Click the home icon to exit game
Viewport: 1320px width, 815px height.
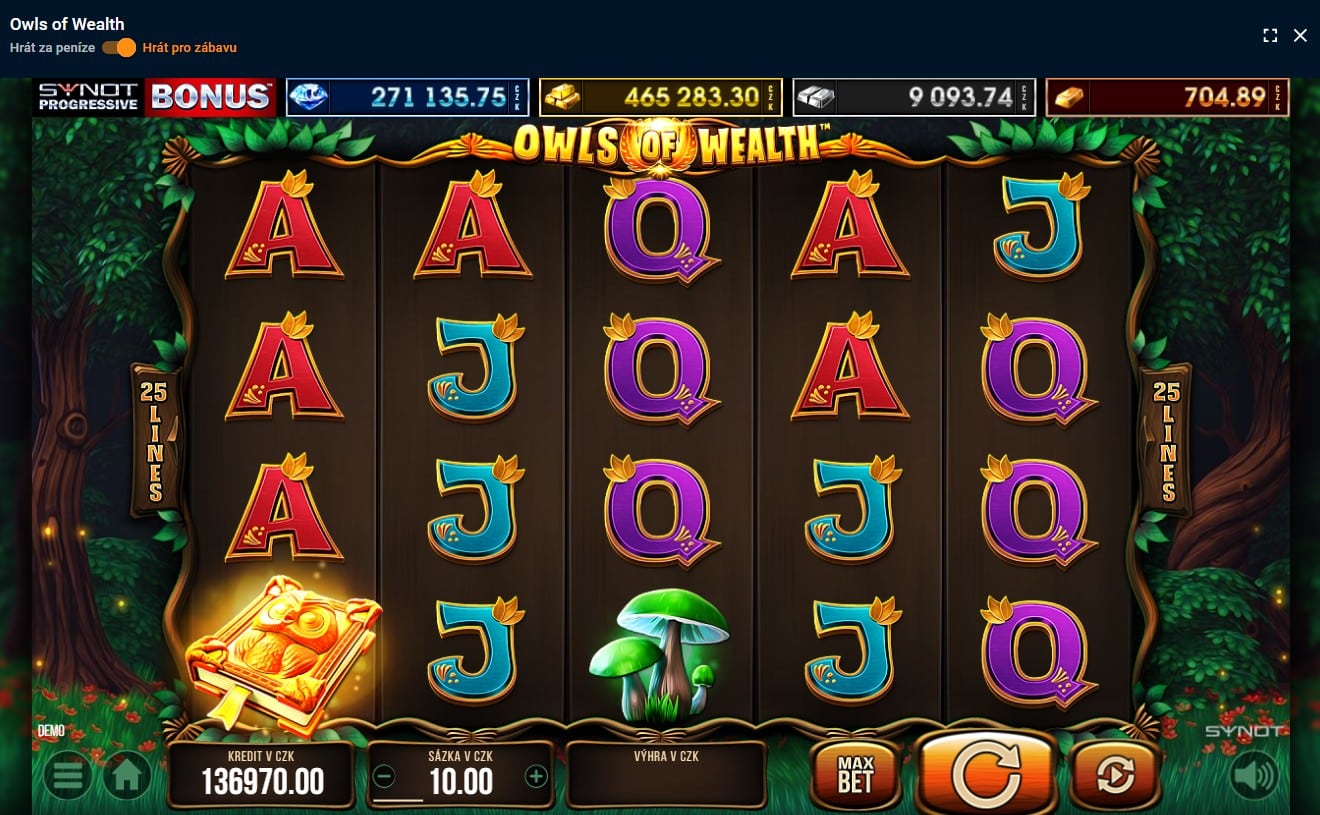coord(126,775)
